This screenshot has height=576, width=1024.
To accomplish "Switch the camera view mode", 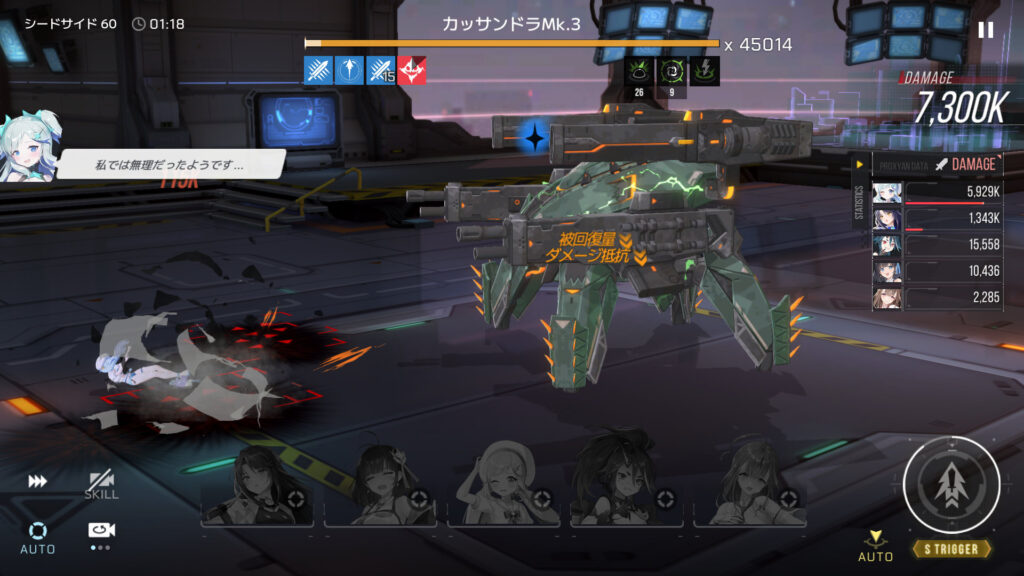I will (x=100, y=533).
